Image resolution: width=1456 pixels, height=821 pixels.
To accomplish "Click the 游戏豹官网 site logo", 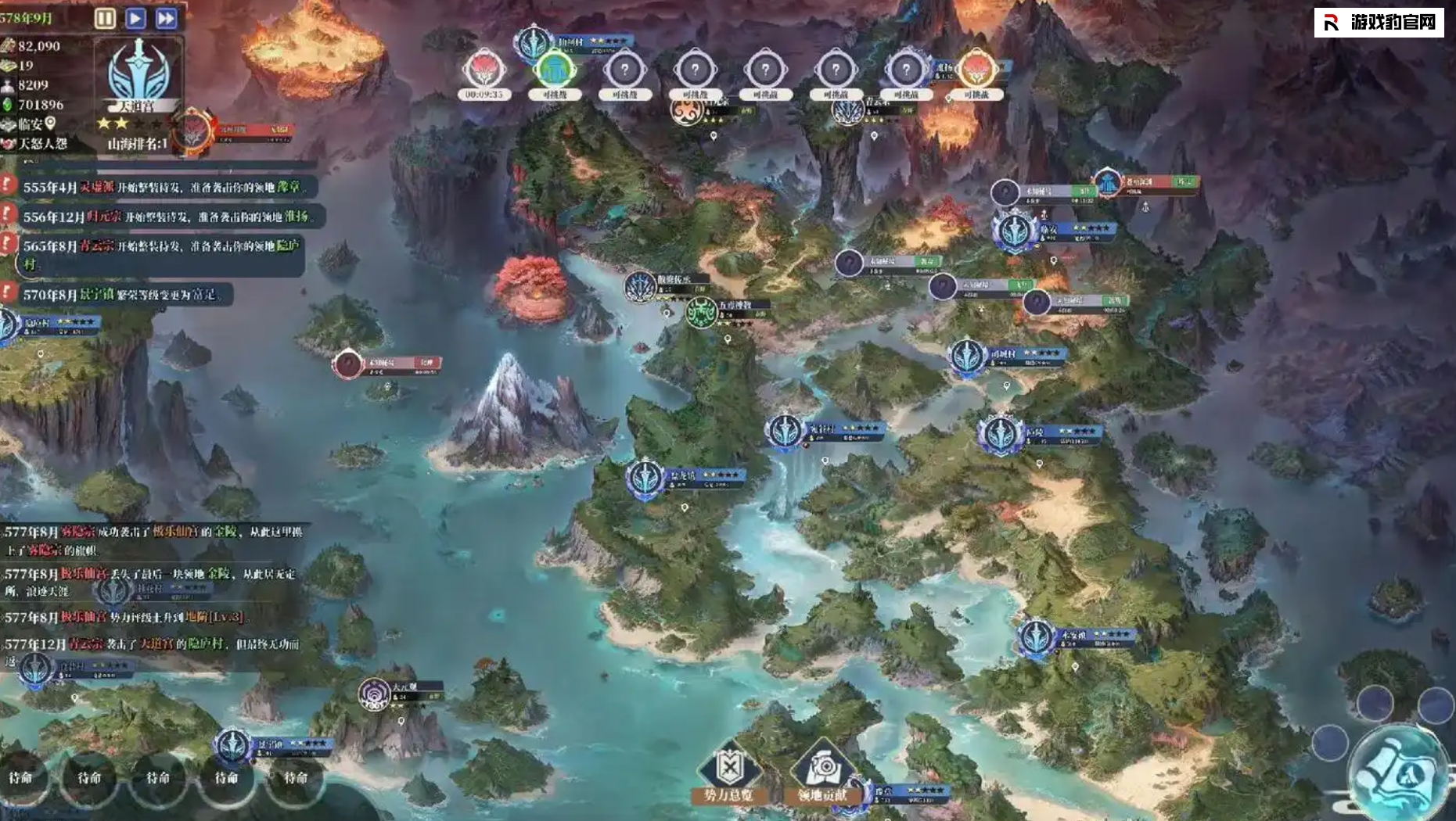I will tap(1379, 23).
